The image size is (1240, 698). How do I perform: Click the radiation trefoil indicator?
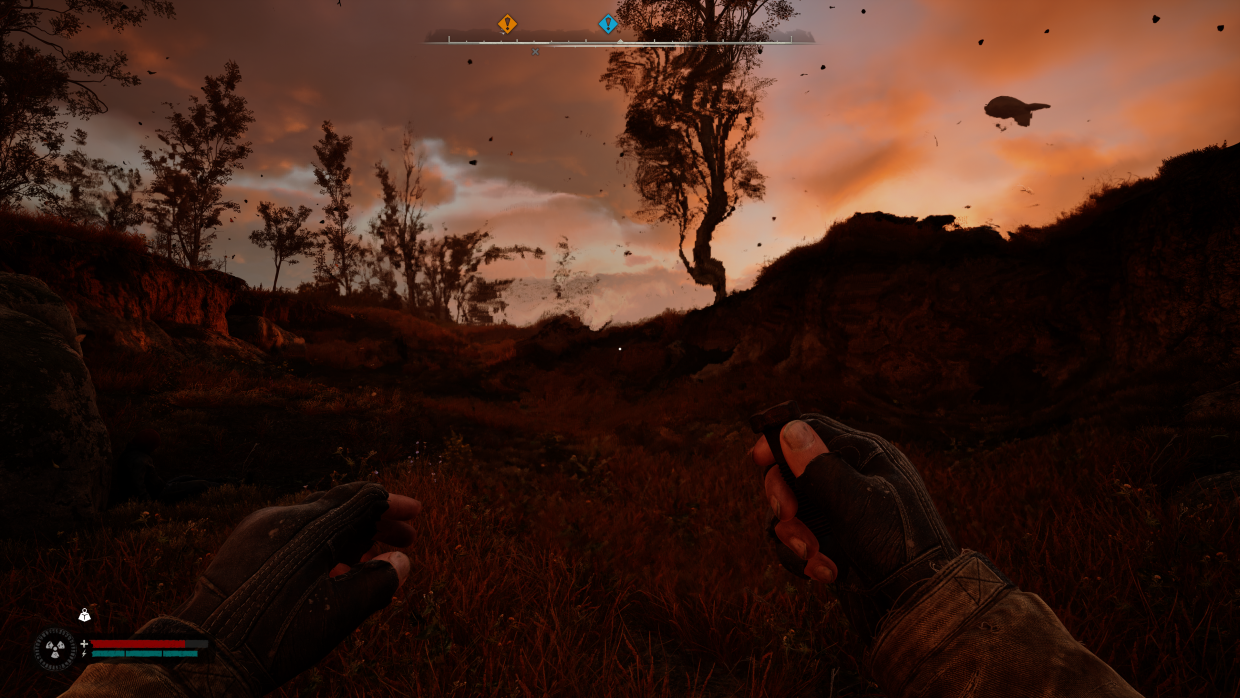point(55,649)
